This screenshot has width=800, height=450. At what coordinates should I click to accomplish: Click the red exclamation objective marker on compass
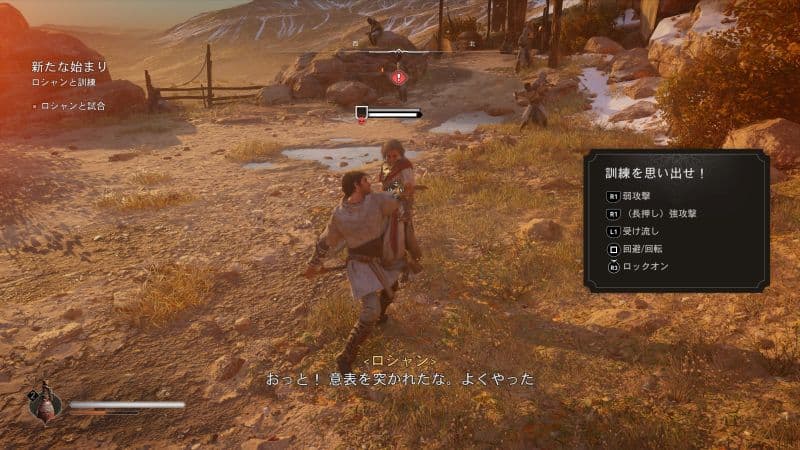point(399,76)
